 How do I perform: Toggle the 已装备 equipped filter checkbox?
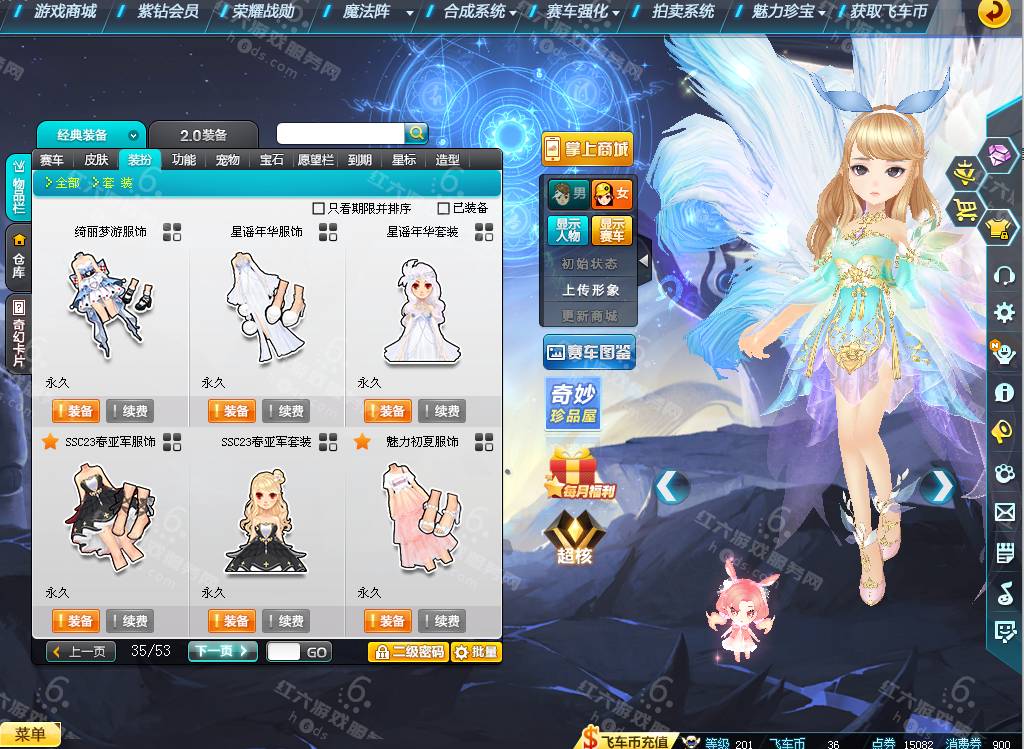click(x=444, y=208)
